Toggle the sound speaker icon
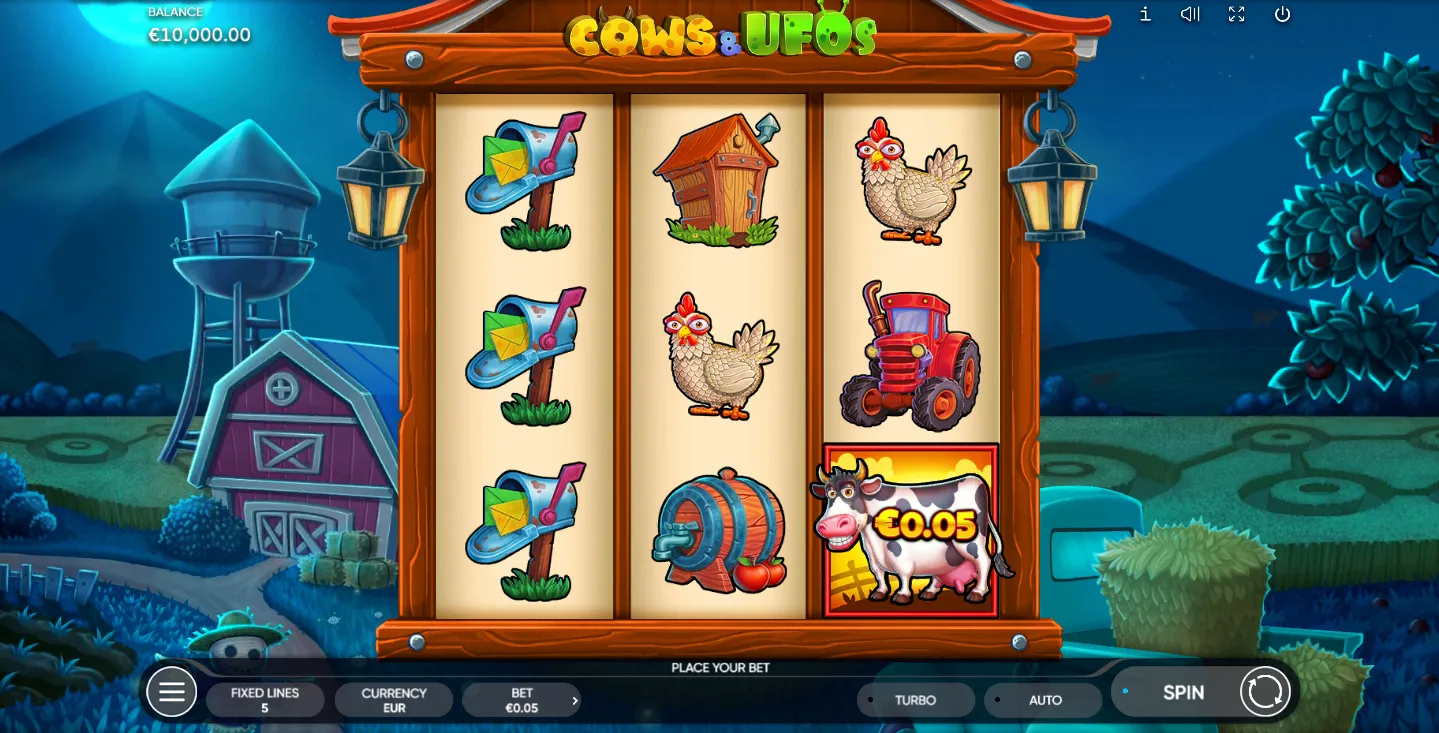 point(1190,14)
